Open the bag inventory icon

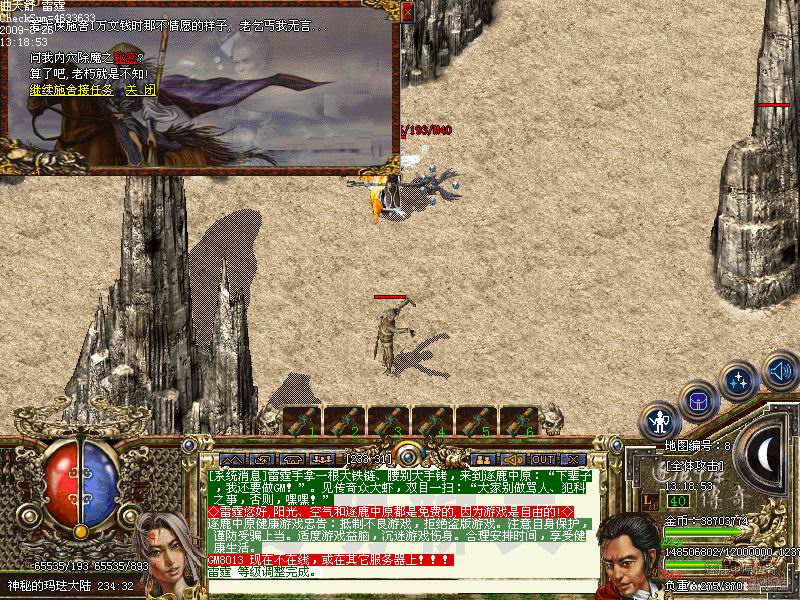coord(698,401)
